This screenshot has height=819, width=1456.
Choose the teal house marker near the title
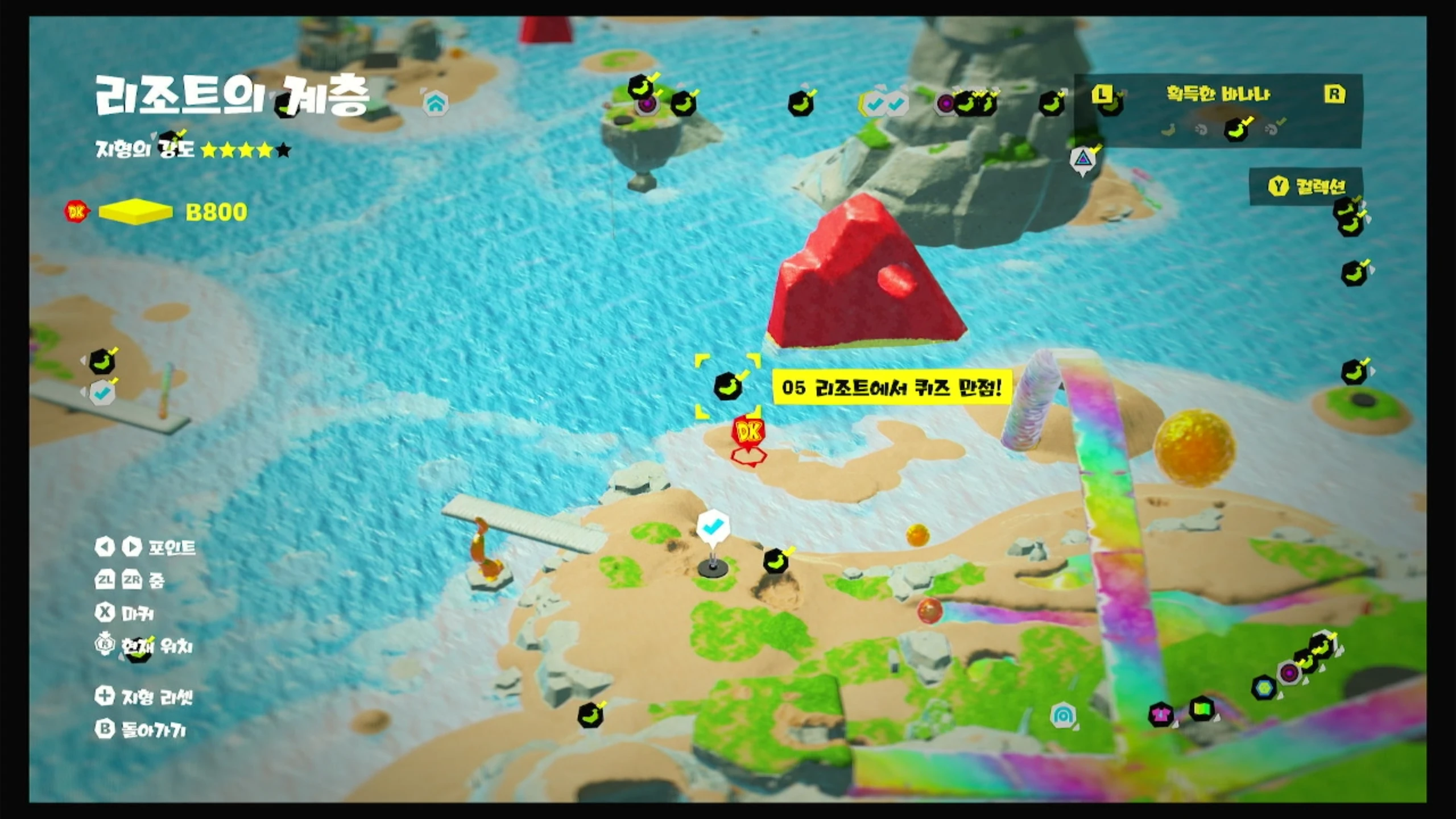click(x=436, y=104)
